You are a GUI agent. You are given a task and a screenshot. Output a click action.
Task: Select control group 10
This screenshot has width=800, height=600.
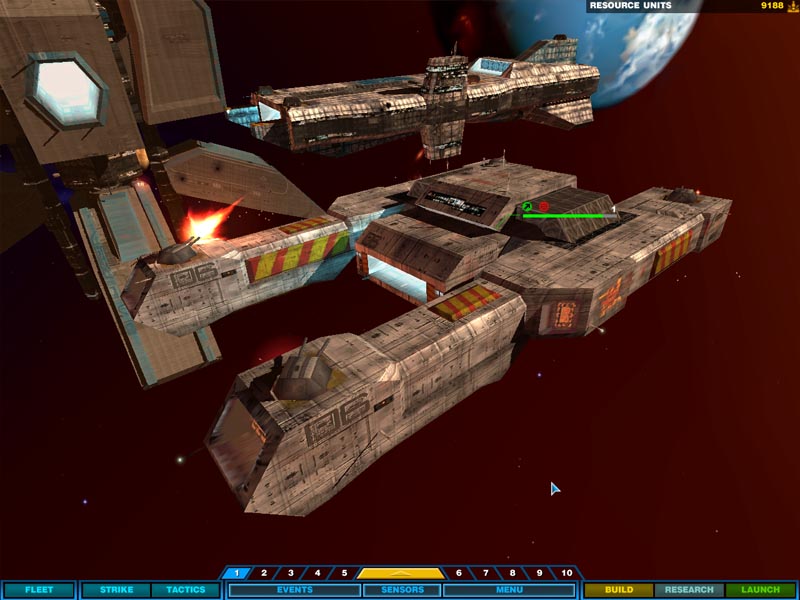567,573
